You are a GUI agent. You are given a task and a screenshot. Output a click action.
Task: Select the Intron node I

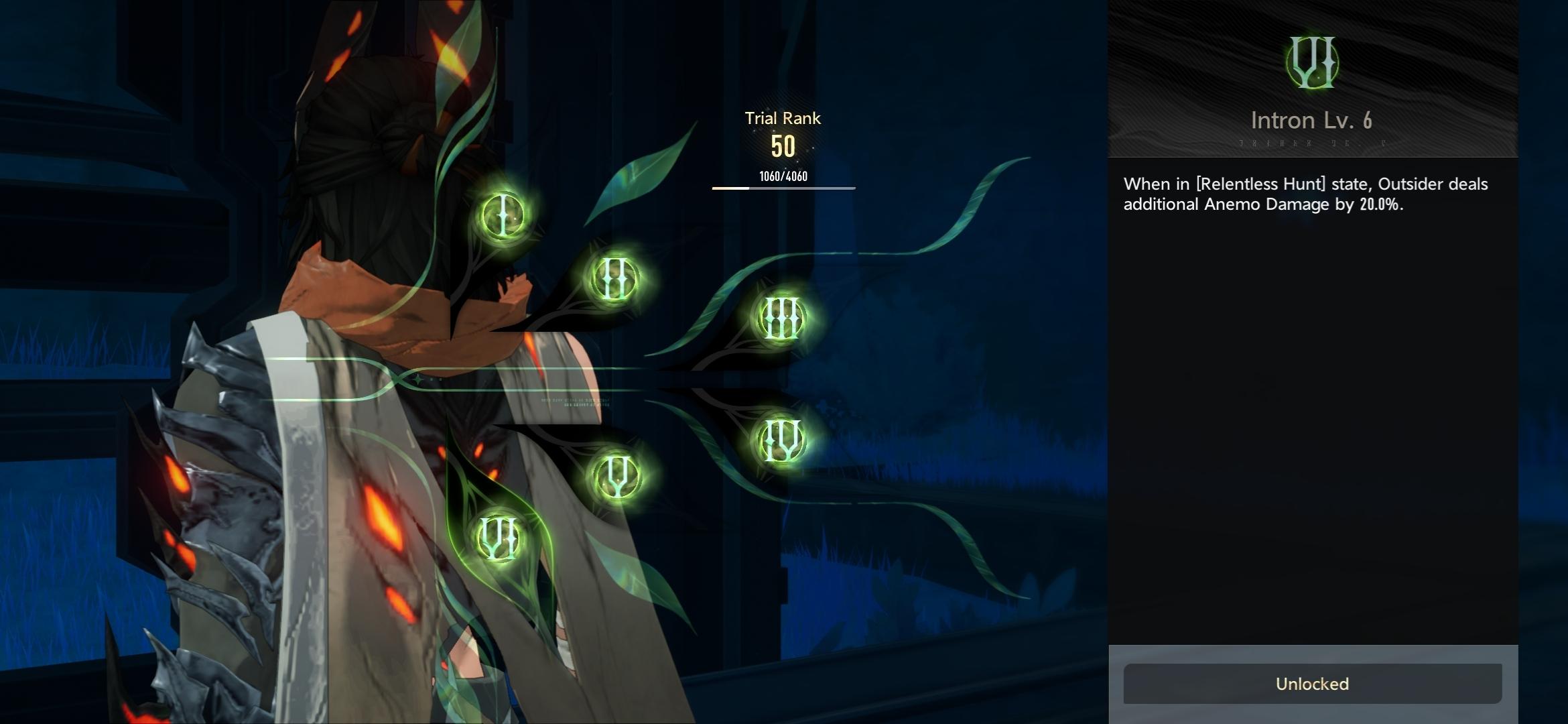point(503,215)
